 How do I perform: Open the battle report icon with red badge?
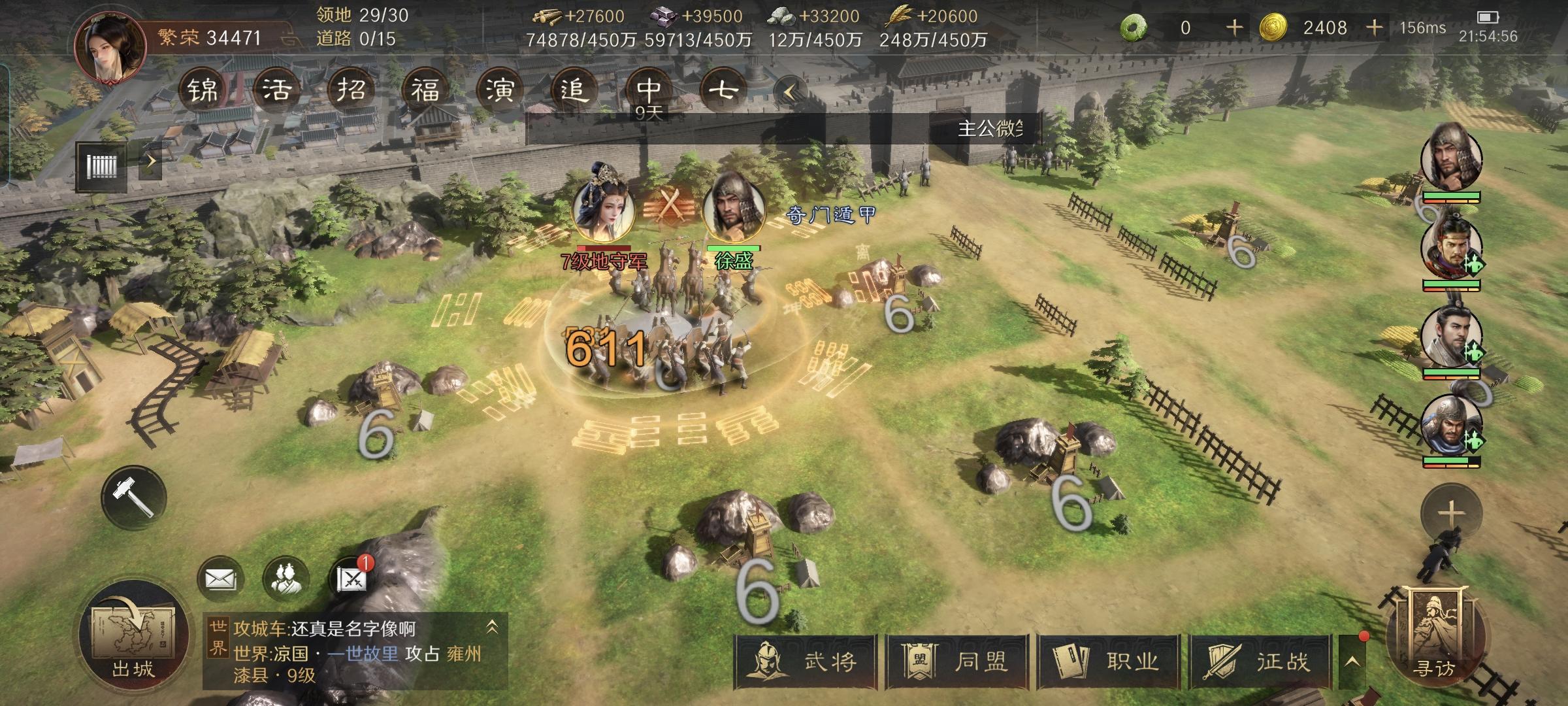(x=351, y=579)
